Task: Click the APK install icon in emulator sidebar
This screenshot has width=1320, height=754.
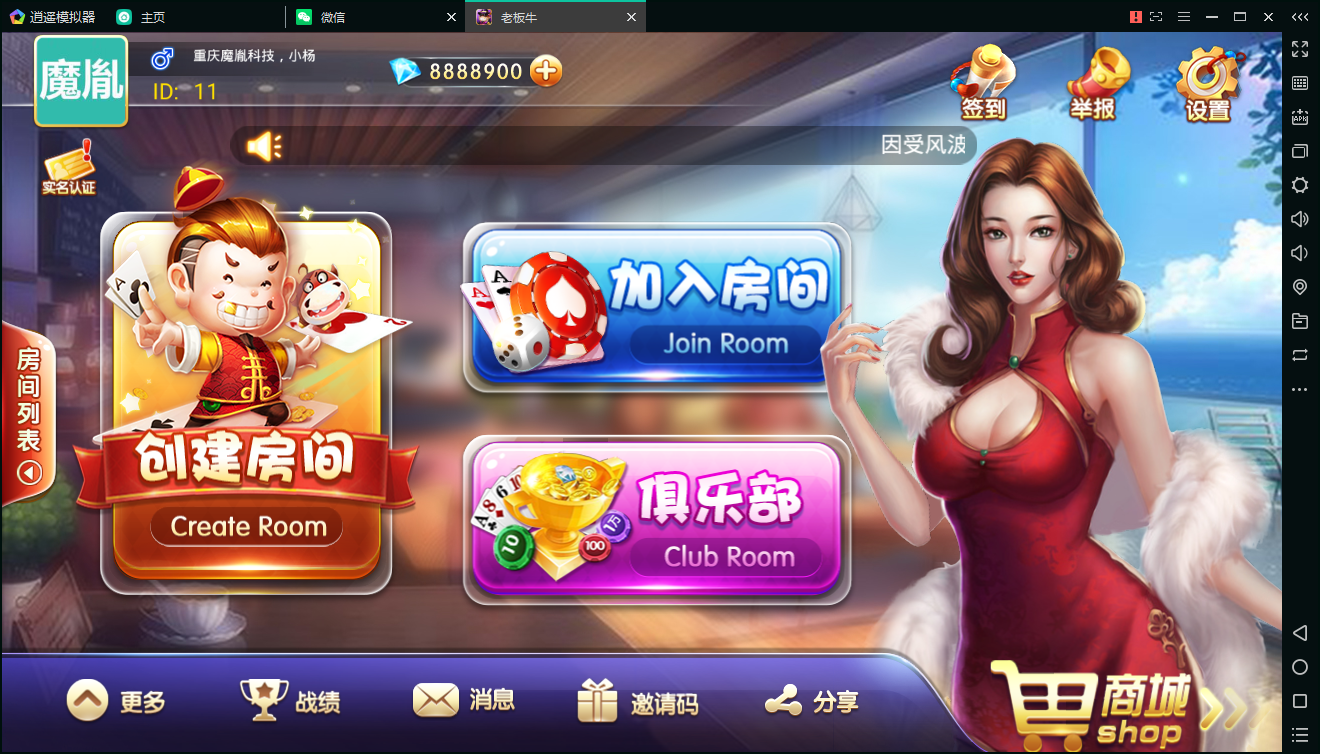Action: click(1299, 118)
